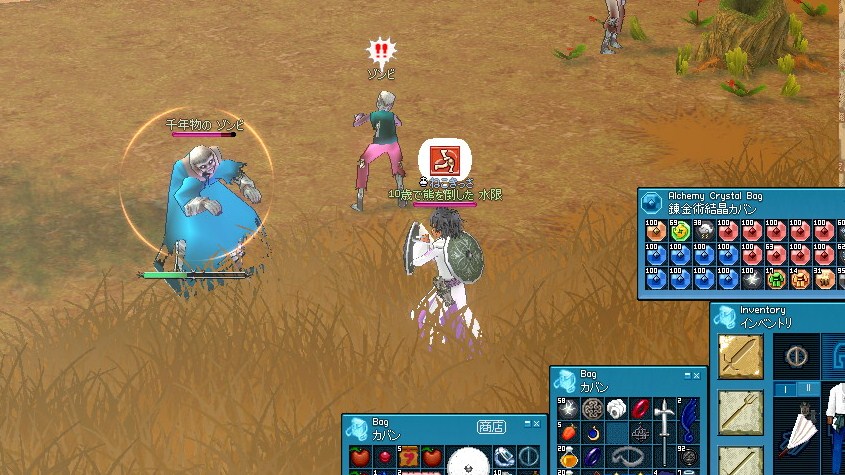Select the trident weapon slot in Inventory
Viewport: 845px width, 475px height.
[741, 410]
